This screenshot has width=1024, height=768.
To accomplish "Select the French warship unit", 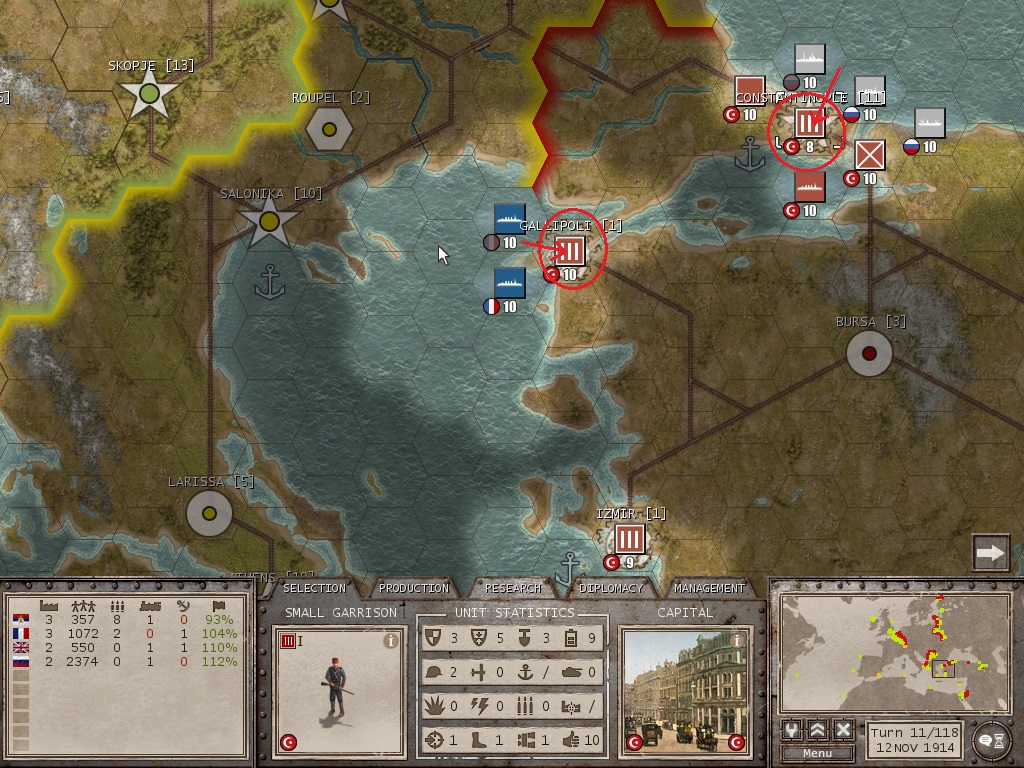I will pos(509,283).
